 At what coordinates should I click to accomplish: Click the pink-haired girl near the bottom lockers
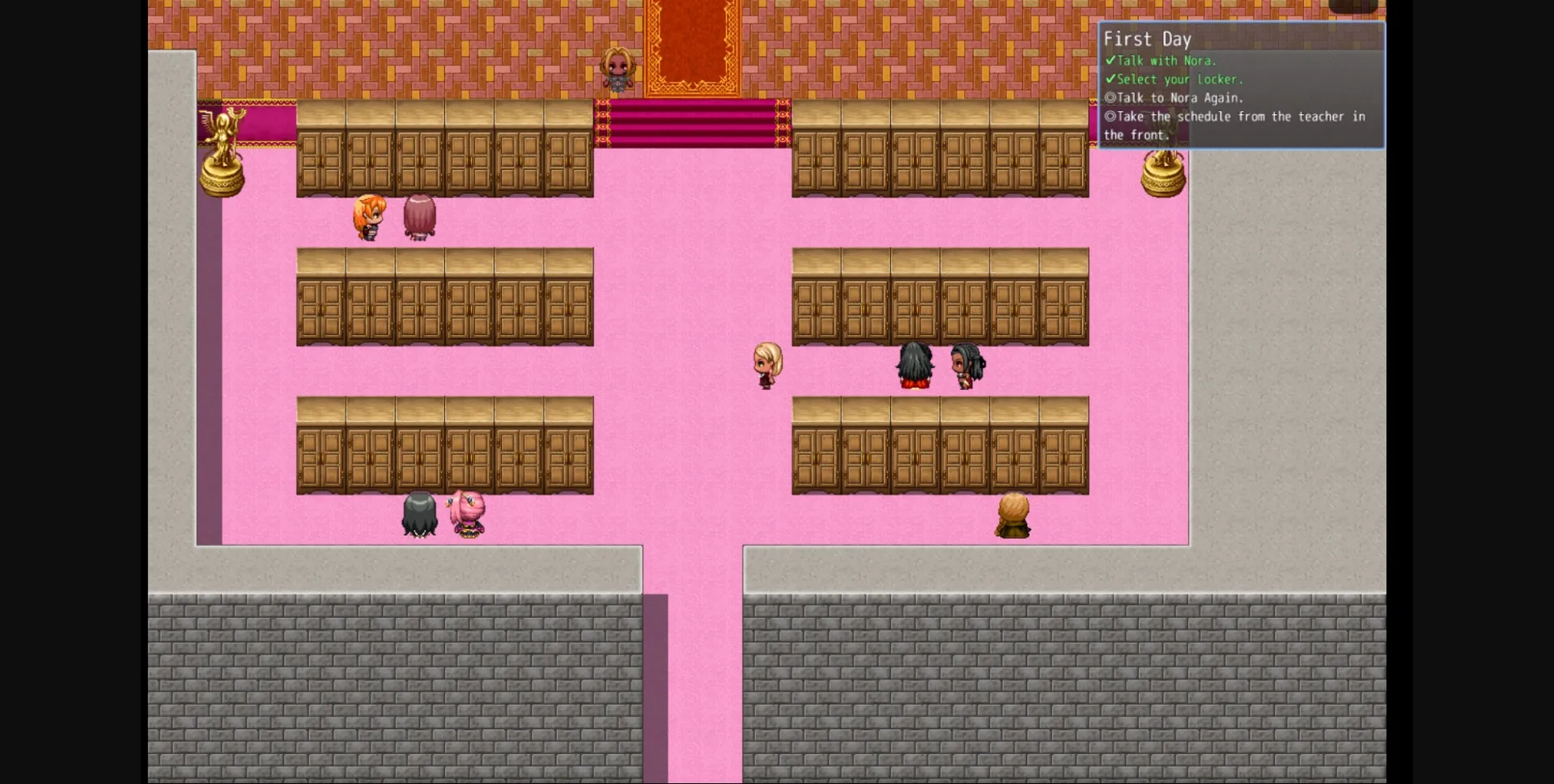click(469, 511)
